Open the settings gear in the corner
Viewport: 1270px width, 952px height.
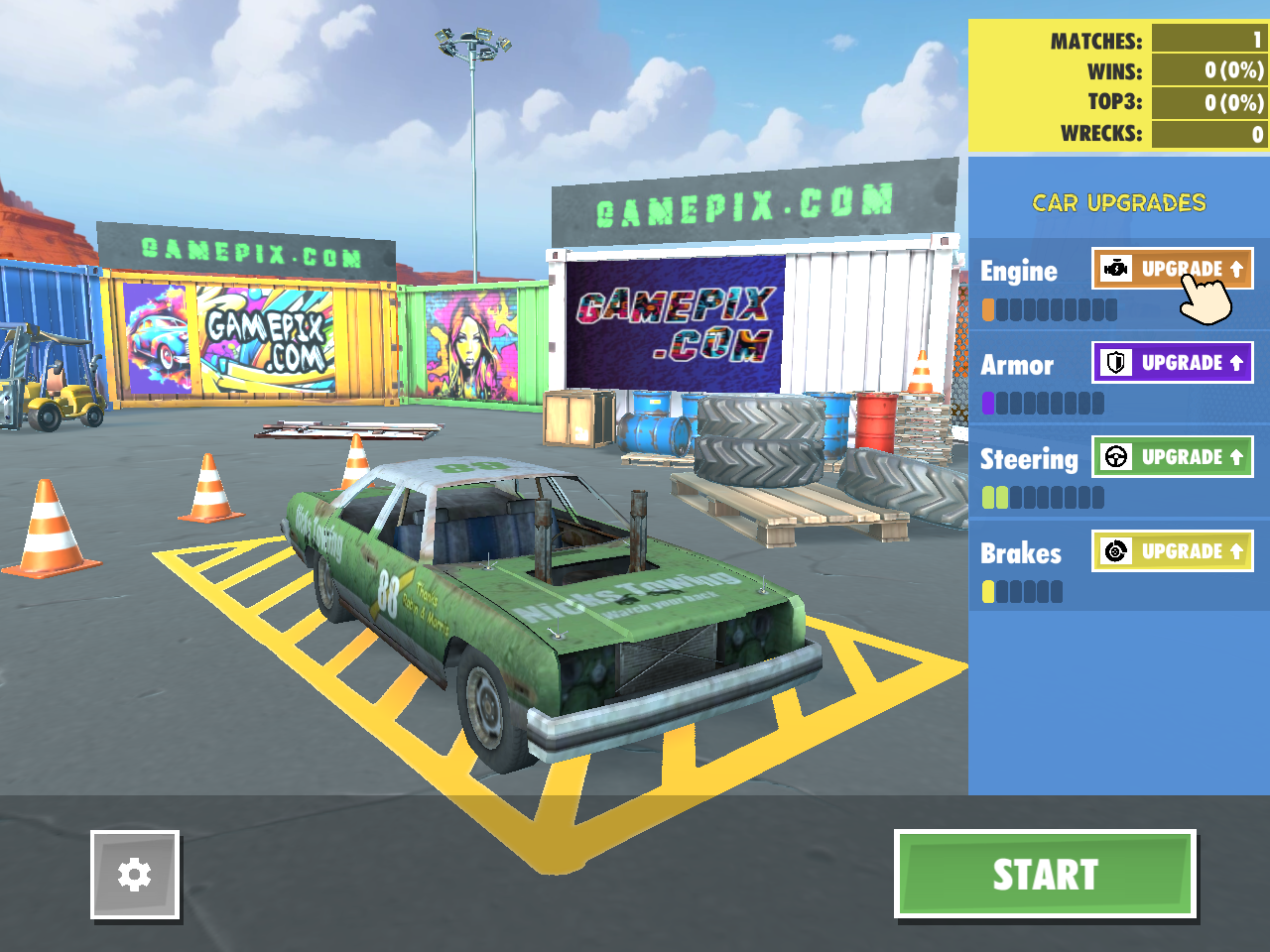coord(135,876)
